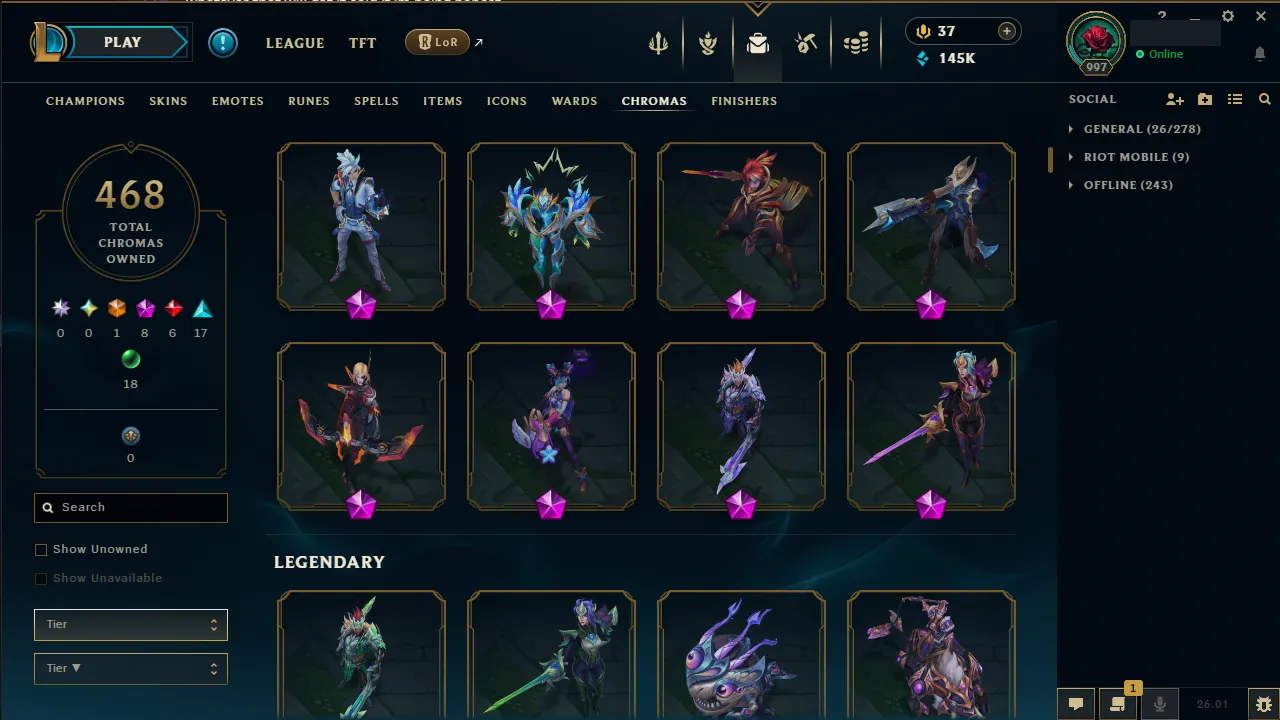Click the plus button to purchase RP
Screen dimensions: 1280x720
click(1006, 31)
